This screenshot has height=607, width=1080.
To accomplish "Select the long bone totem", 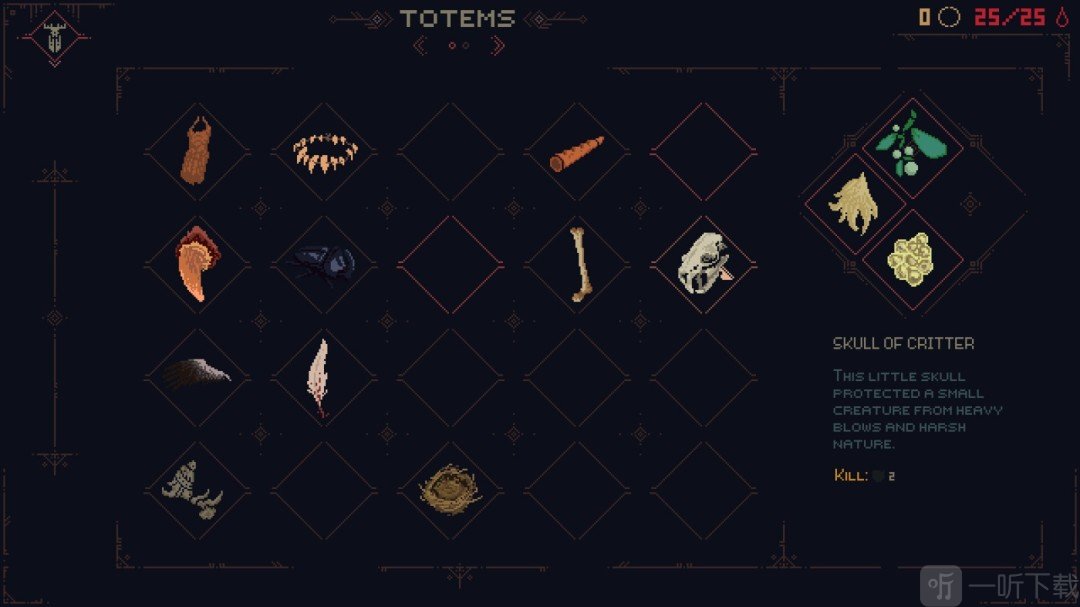I will click(577, 266).
